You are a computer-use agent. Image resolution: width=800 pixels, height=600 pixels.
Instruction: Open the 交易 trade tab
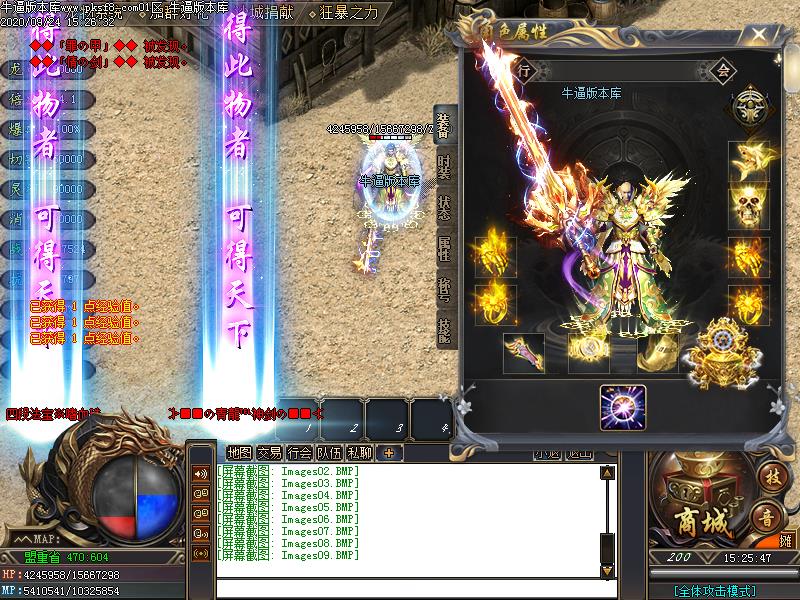point(269,453)
